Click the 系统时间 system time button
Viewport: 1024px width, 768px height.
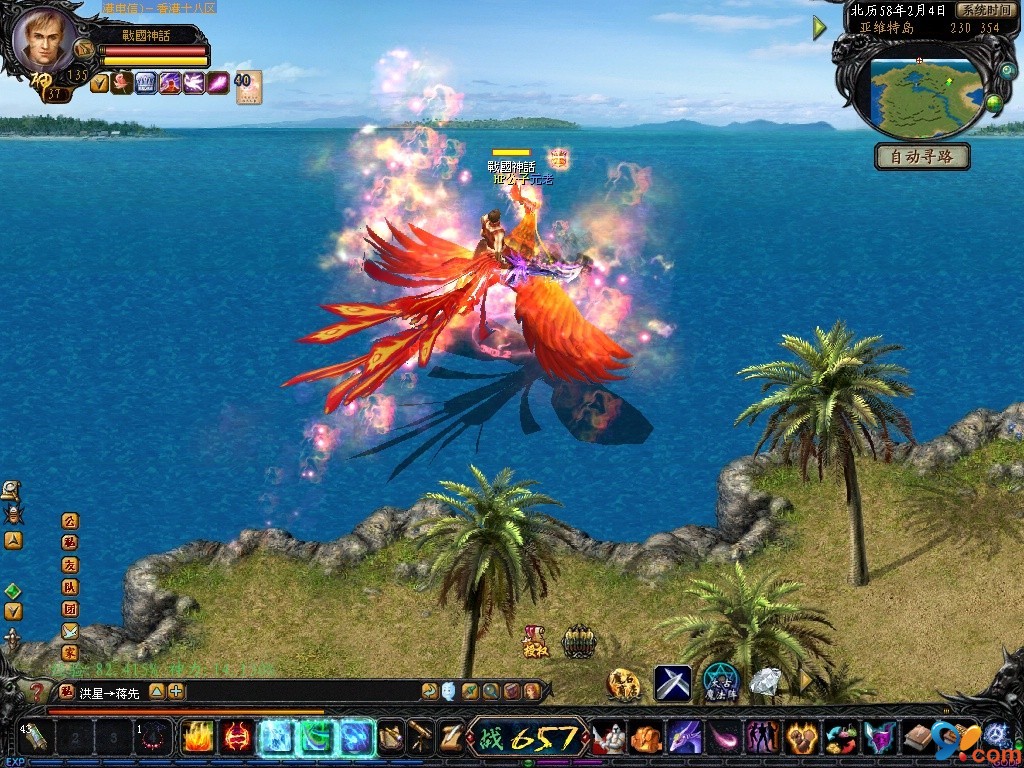(985, 10)
